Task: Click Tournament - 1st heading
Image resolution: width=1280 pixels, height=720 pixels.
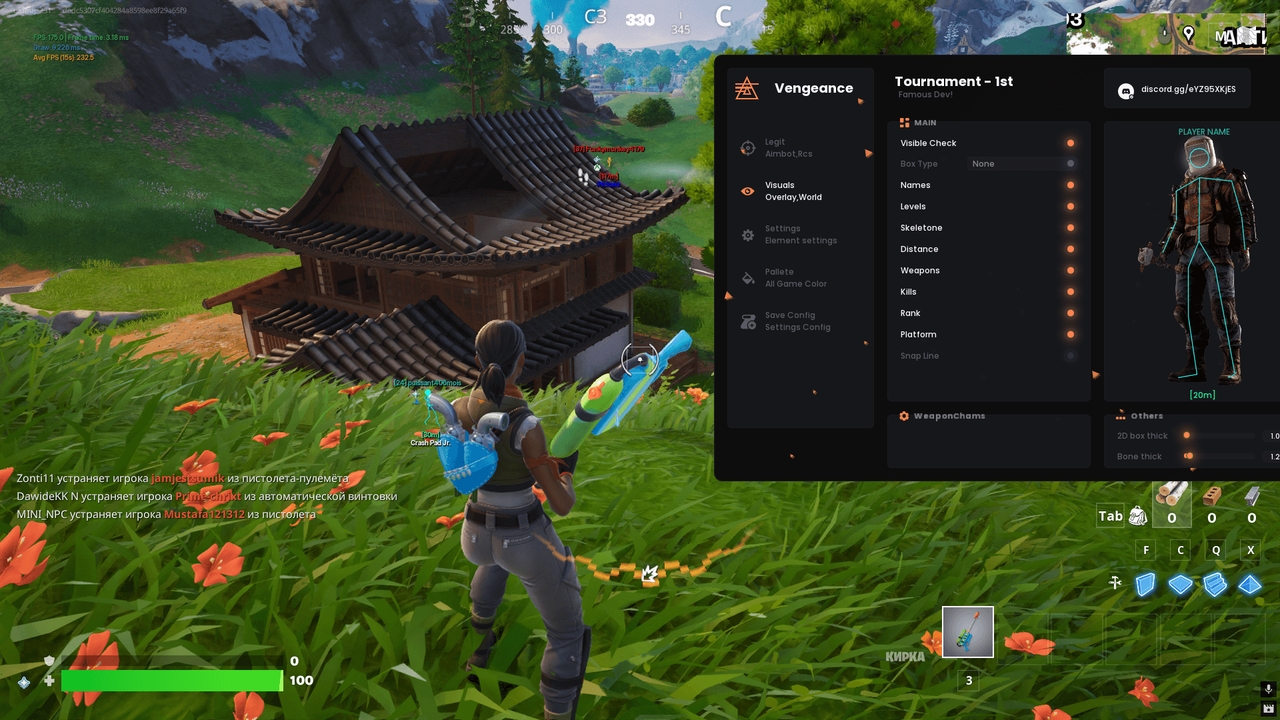Action: (x=954, y=81)
